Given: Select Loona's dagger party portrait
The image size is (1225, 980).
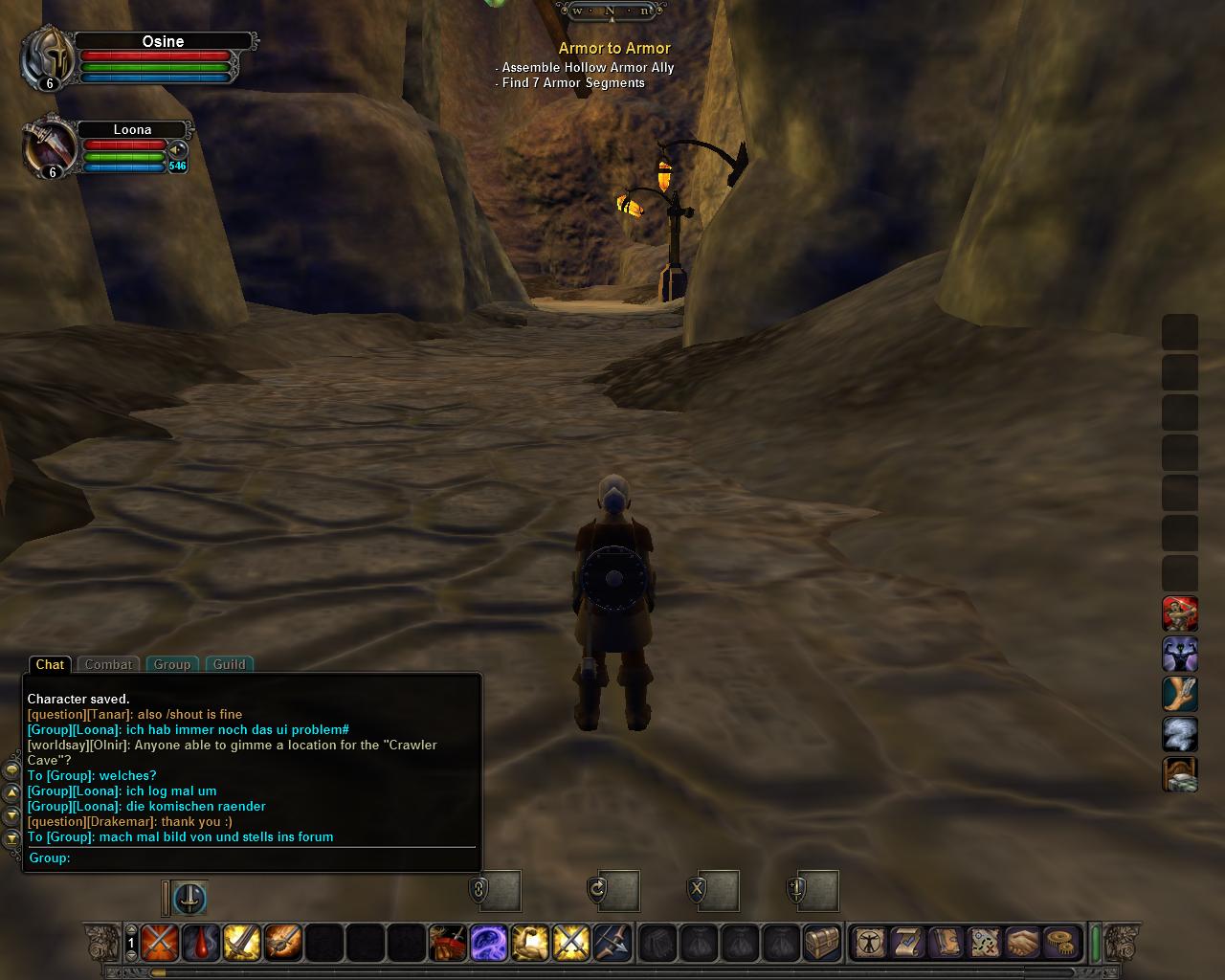Looking at the screenshot, I should (49, 147).
